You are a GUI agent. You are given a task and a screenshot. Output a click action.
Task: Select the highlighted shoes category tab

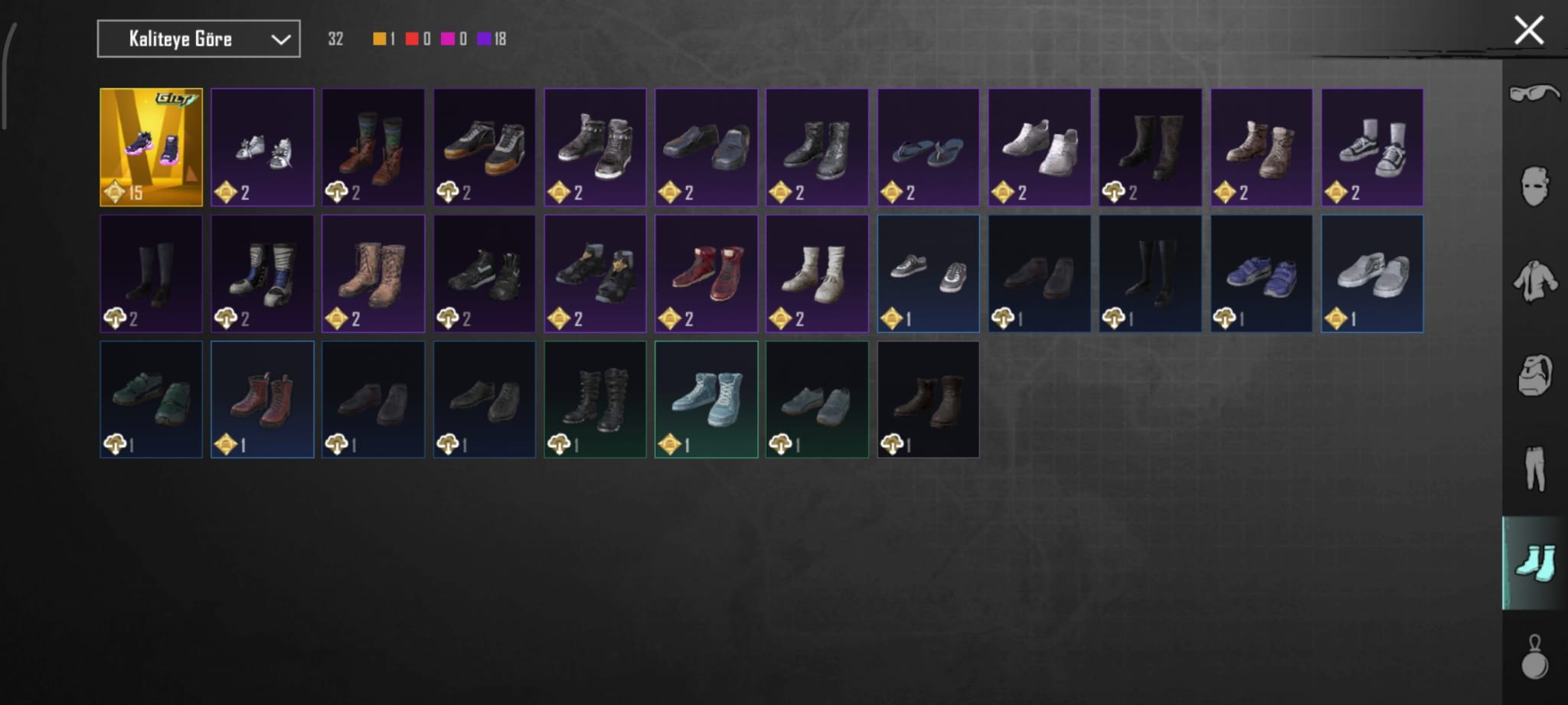point(1534,563)
